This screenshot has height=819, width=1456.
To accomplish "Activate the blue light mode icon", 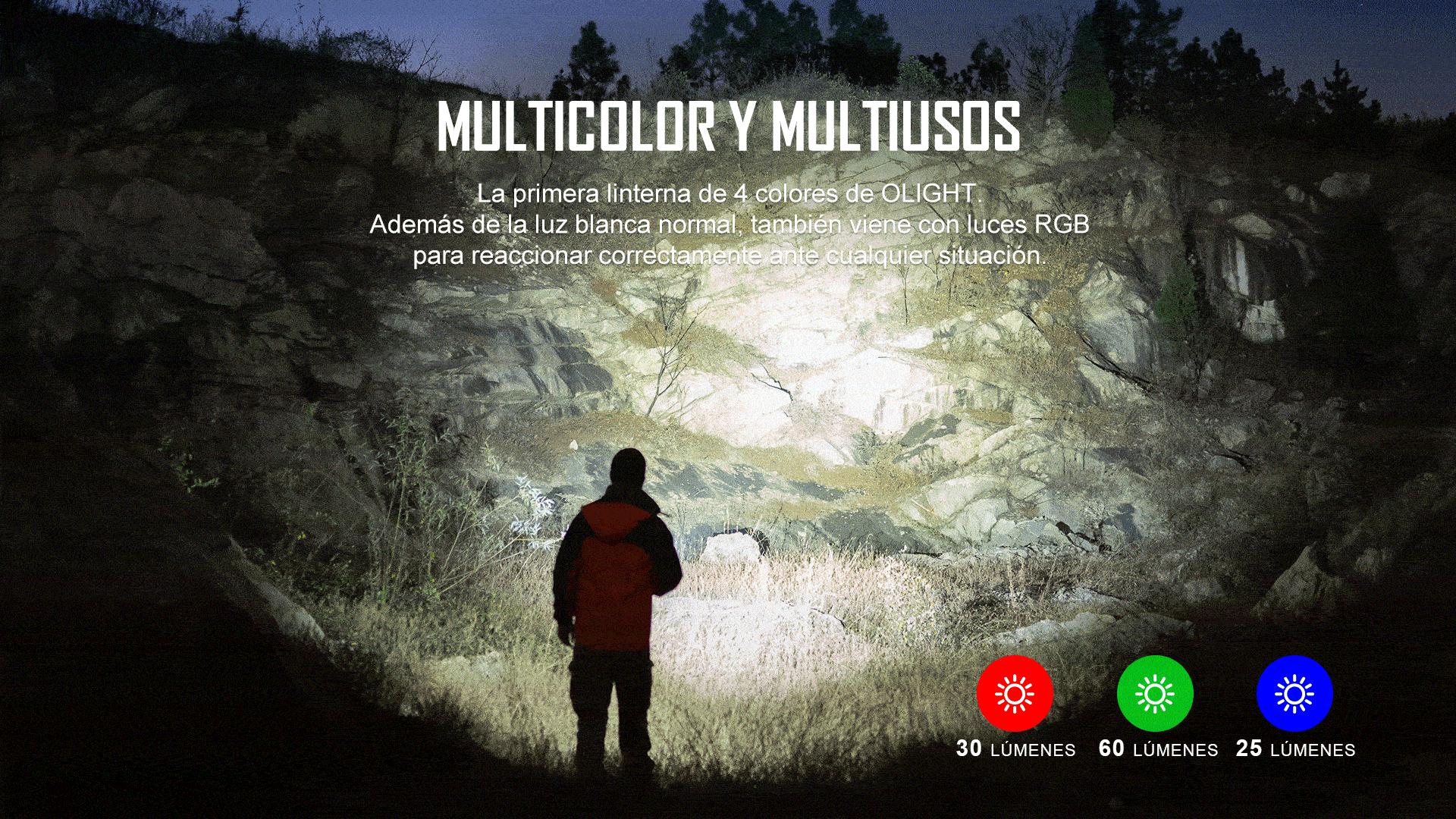I will click(1294, 693).
